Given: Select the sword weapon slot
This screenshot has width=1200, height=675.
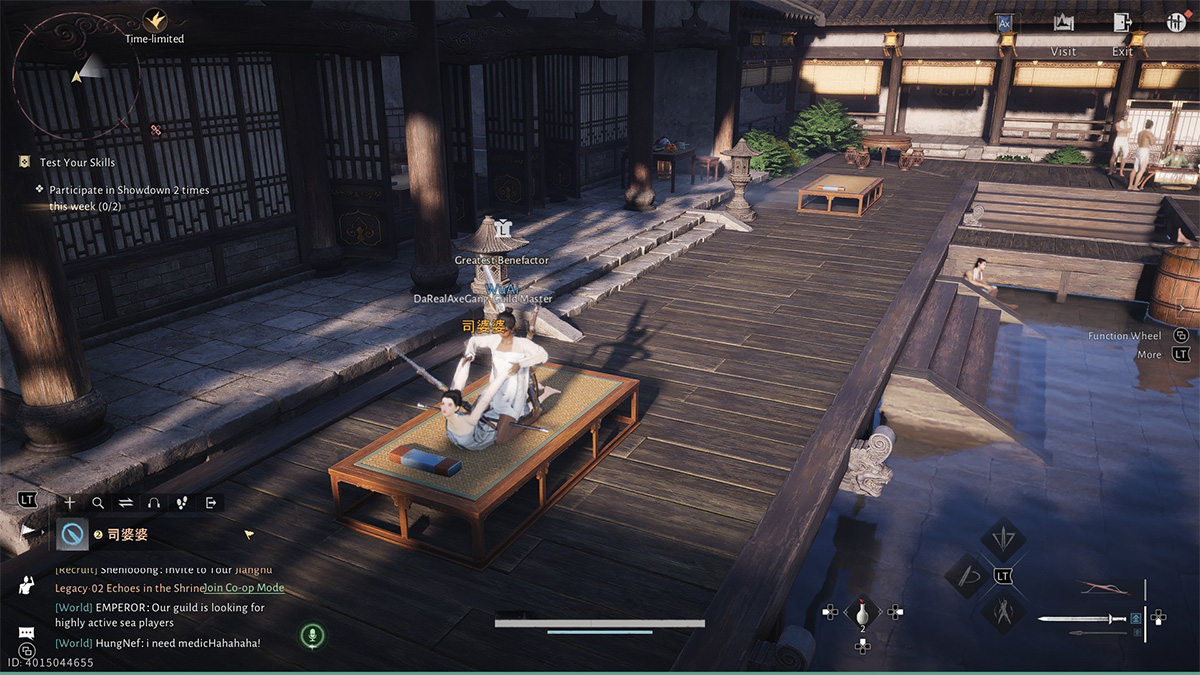Looking at the screenshot, I should (1082, 619).
